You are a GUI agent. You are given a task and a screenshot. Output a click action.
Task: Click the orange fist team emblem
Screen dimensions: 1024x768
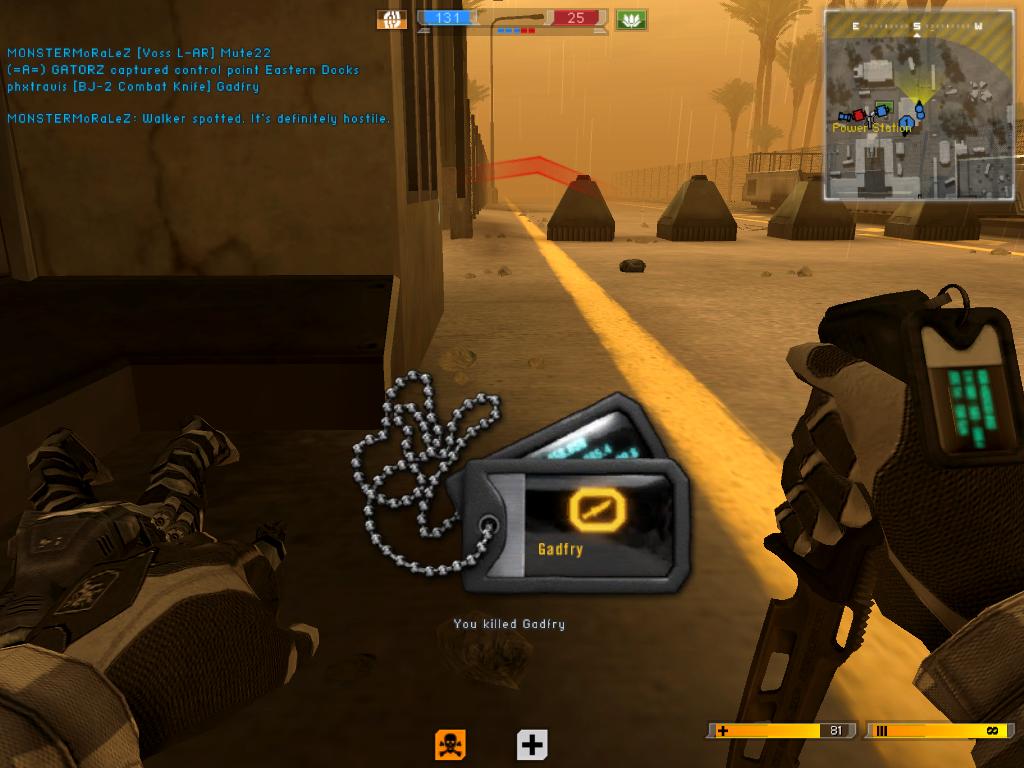pos(392,19)
